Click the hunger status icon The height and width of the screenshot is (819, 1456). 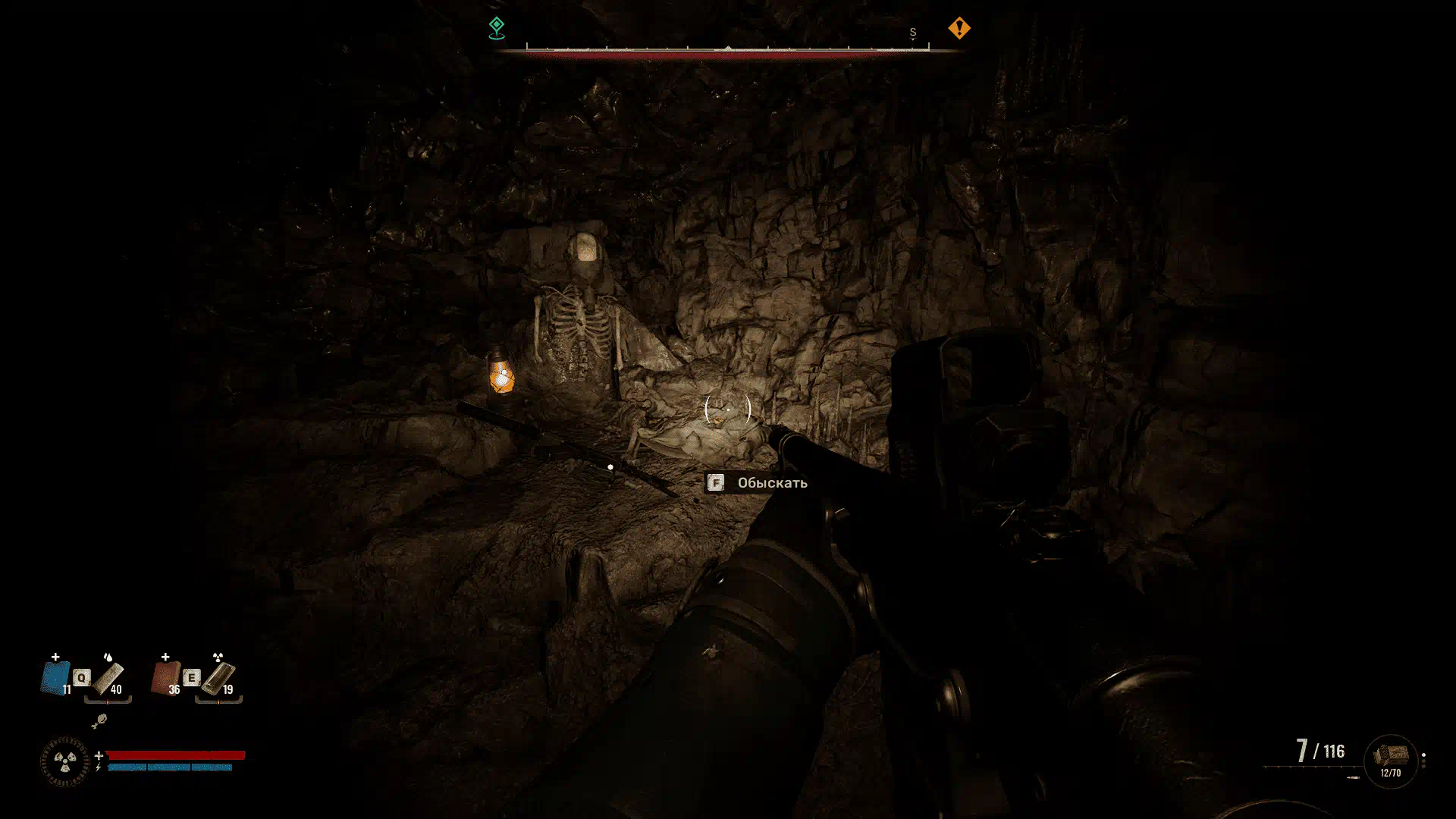point(99,720)
